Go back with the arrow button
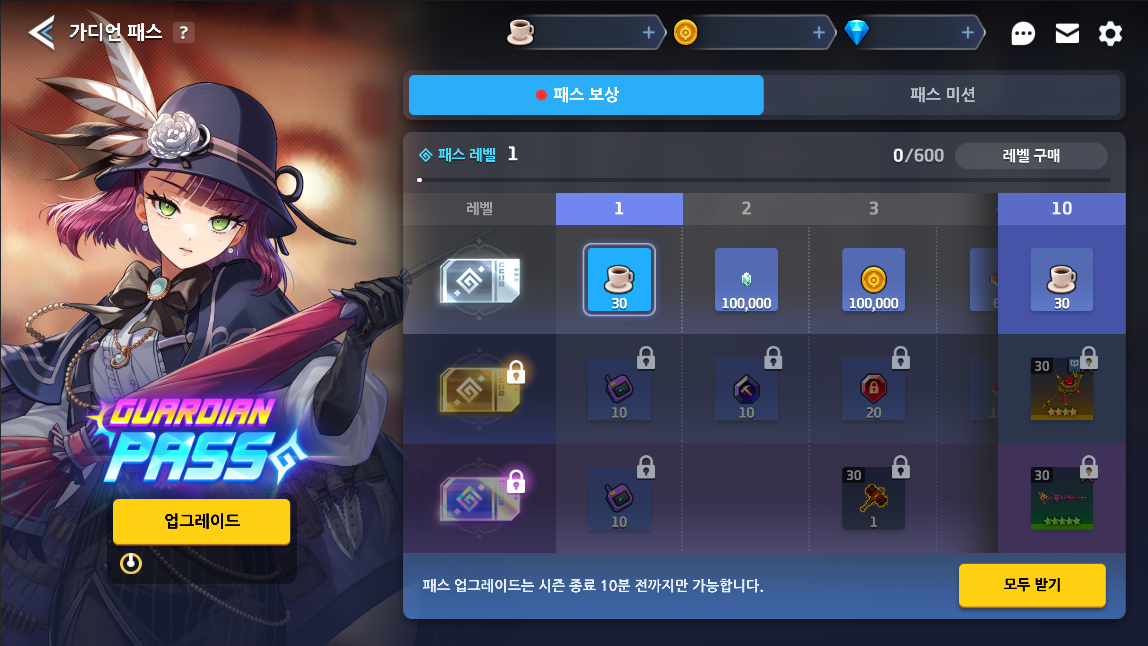Viewport: 1148px width, 646px height. 41,32
